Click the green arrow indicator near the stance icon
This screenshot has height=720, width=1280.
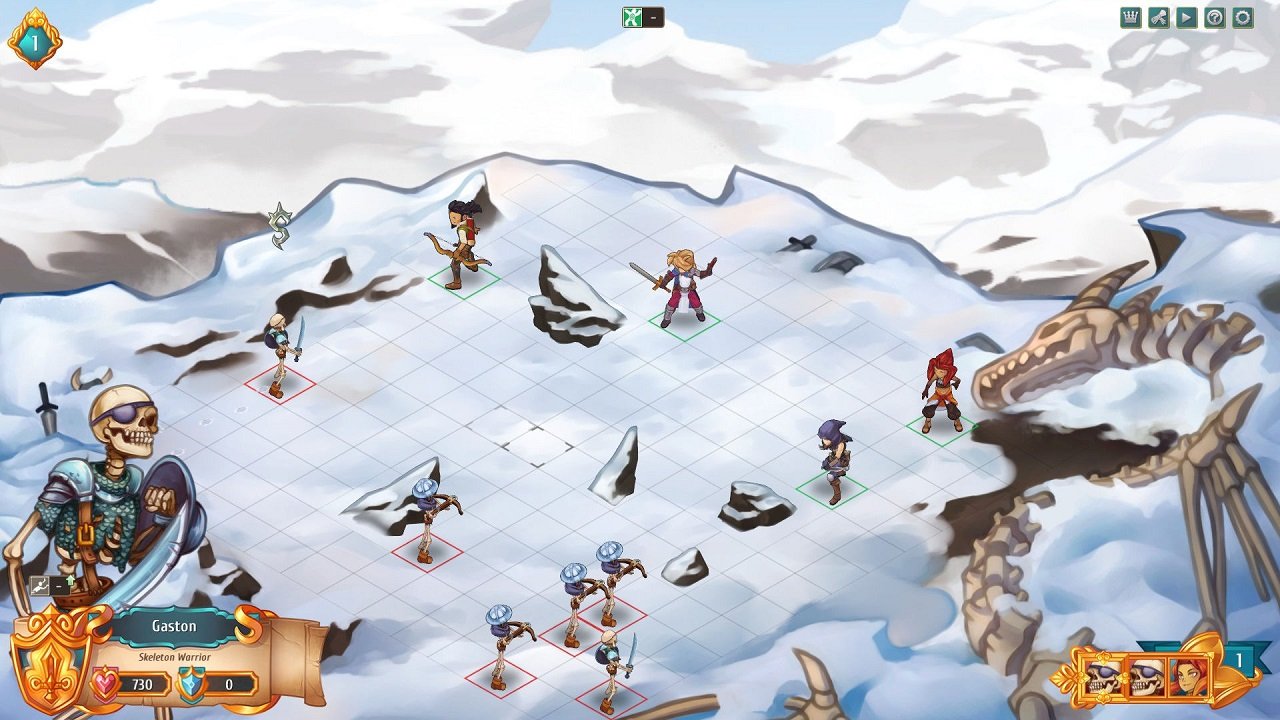[x=69, y=580]
